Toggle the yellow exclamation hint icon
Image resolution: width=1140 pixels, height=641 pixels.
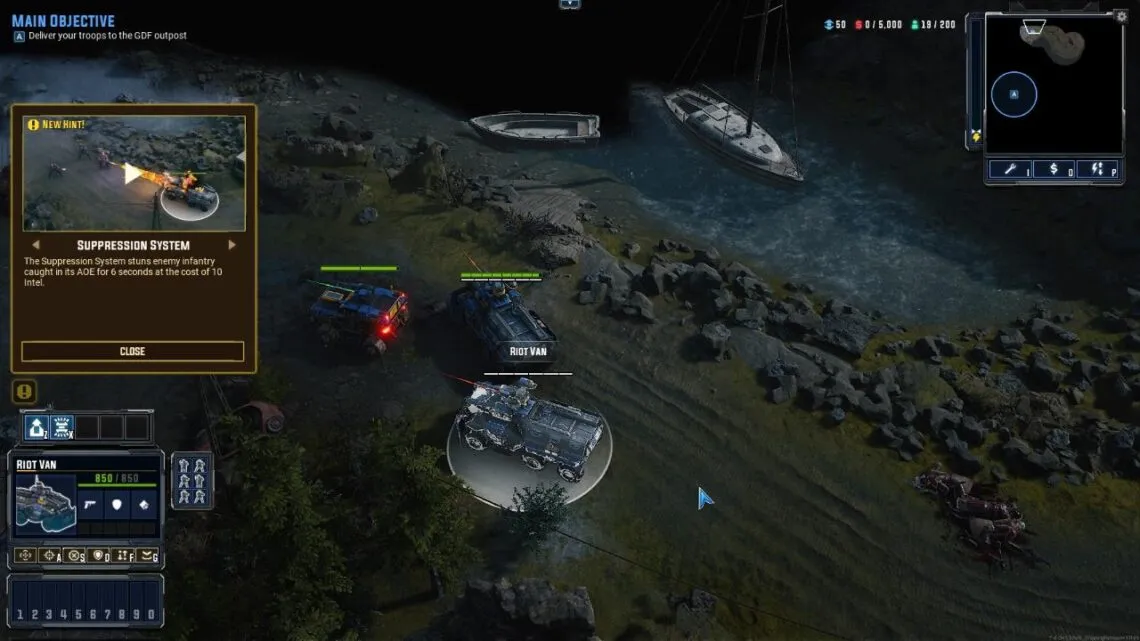[x=25, y=391]
